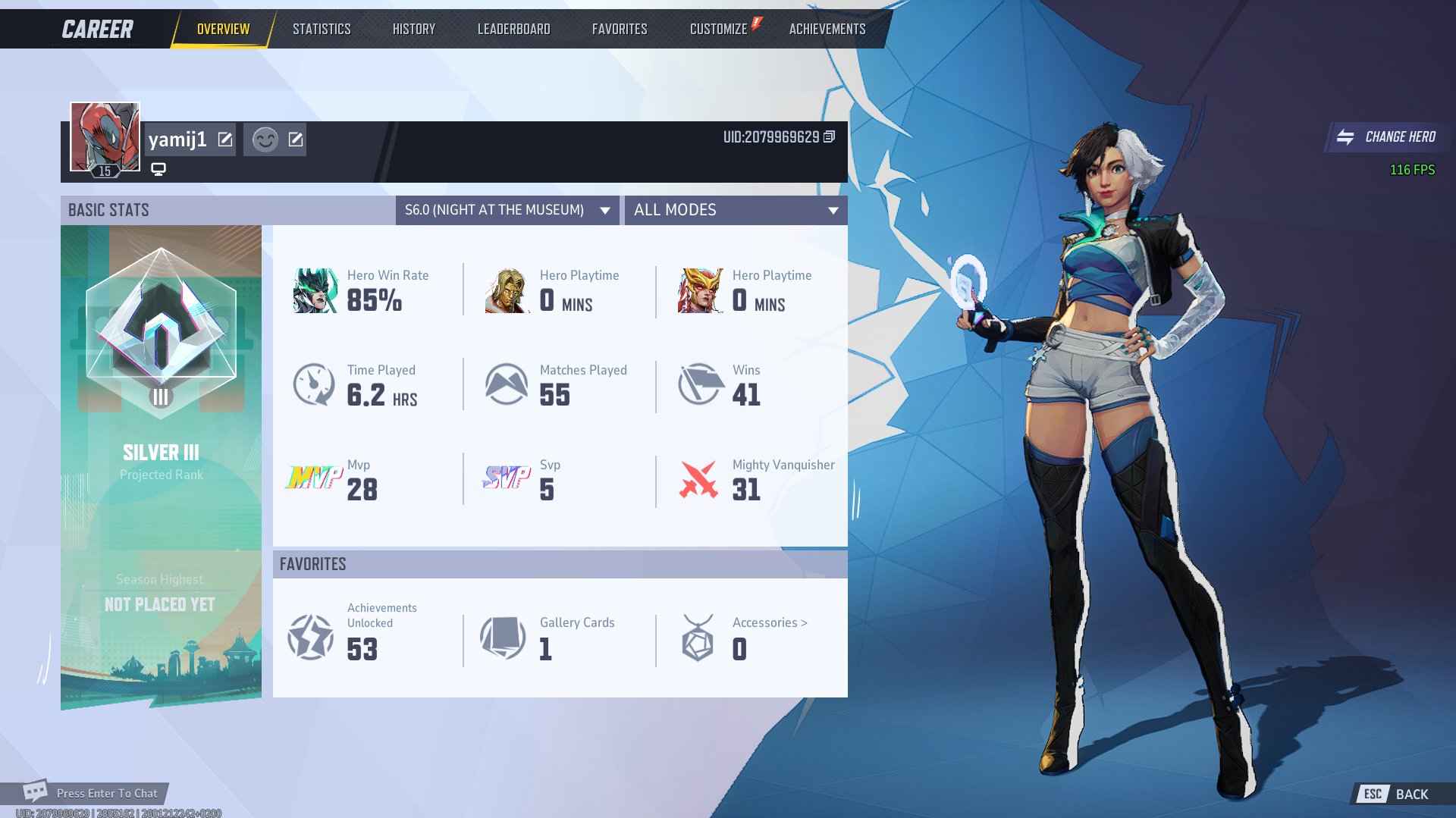Click the Time Played stopwatch icon
1456x818 pixels.
click(x=314, y=384)
